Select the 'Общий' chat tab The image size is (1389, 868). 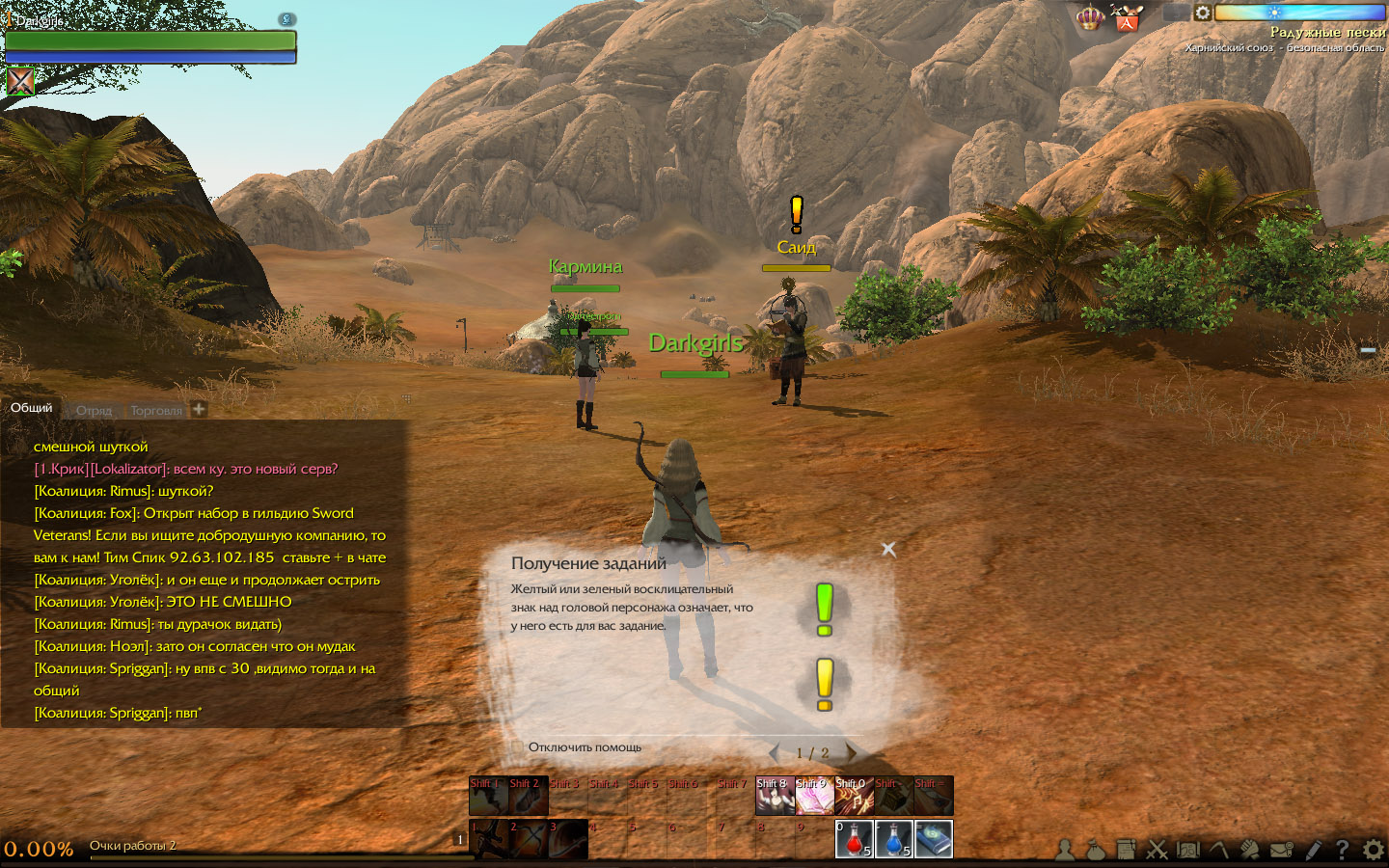(x=31, y=408)
